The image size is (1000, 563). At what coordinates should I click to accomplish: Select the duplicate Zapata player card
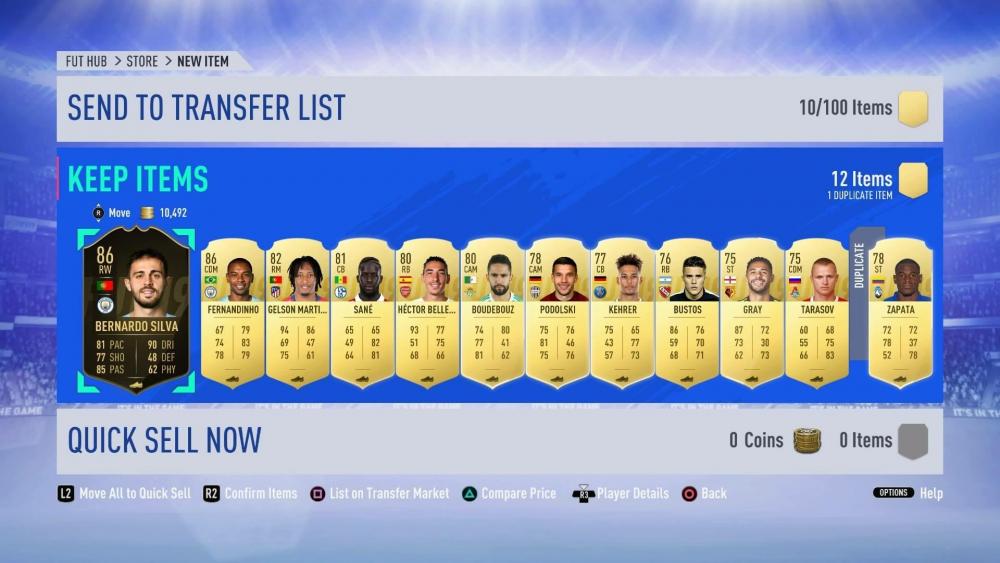(x=901, y=312)
